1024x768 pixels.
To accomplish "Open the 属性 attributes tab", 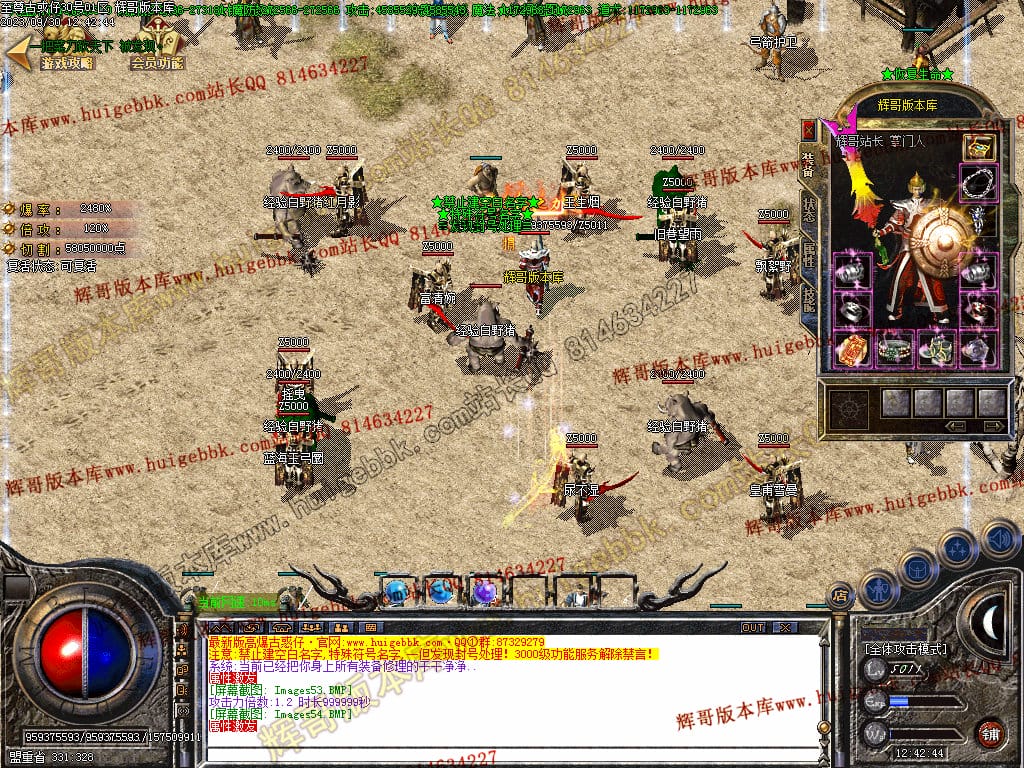I will pos(809,255).
